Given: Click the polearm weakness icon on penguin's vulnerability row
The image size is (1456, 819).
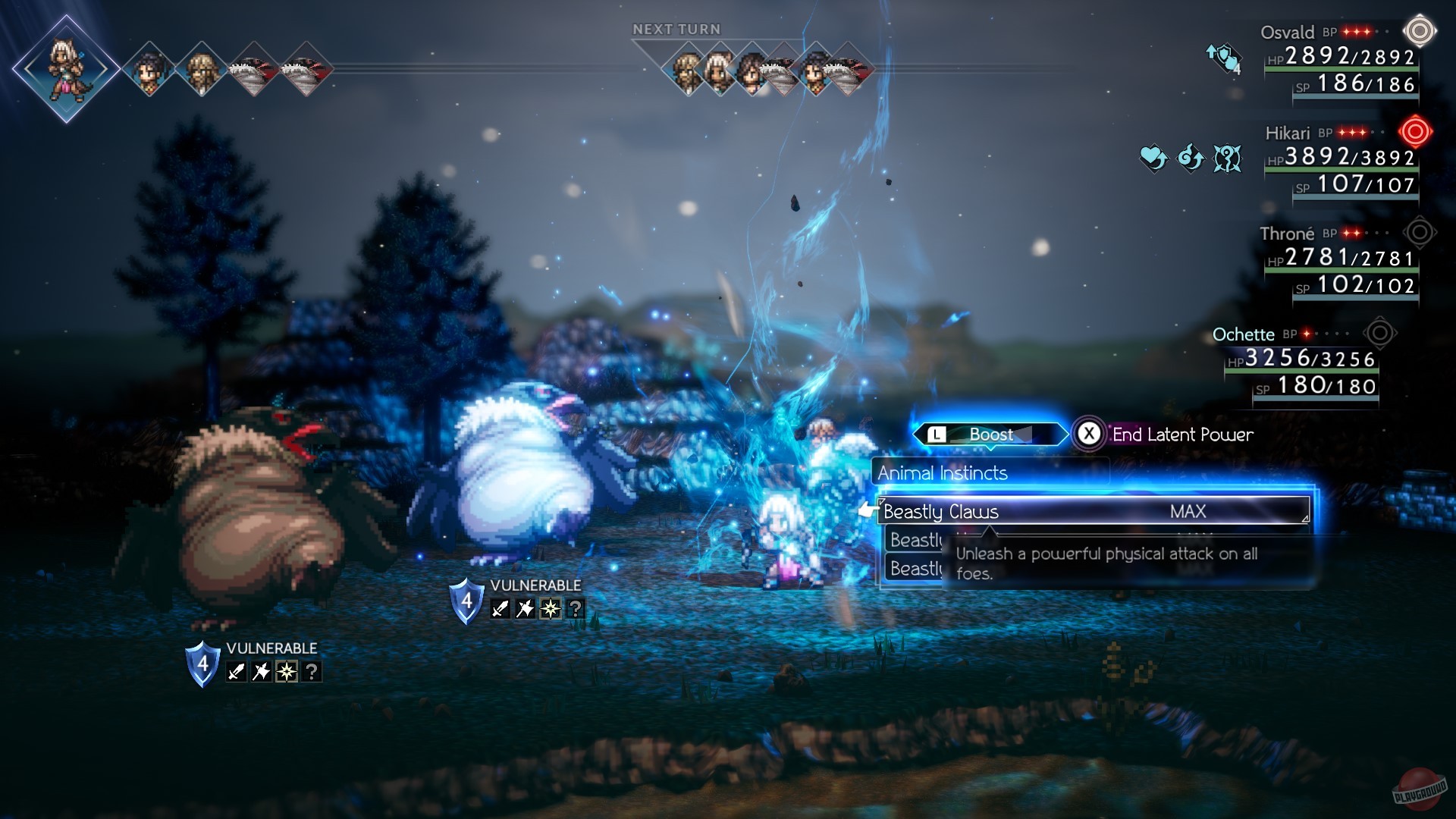Looking at the screenshot, I should [x=525, y=610].
